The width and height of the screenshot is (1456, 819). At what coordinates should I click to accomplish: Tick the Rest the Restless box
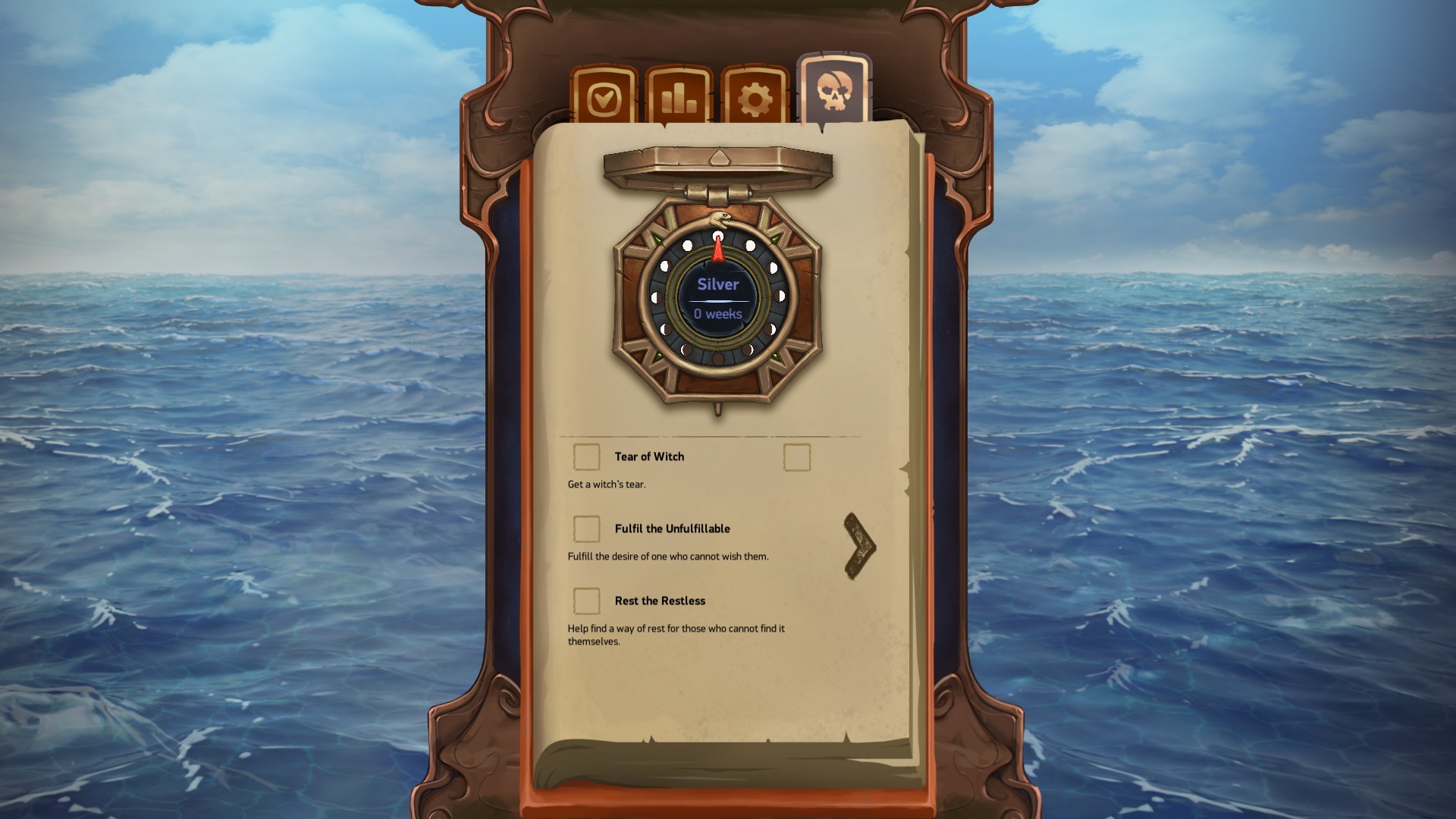(x=586, y=601)
